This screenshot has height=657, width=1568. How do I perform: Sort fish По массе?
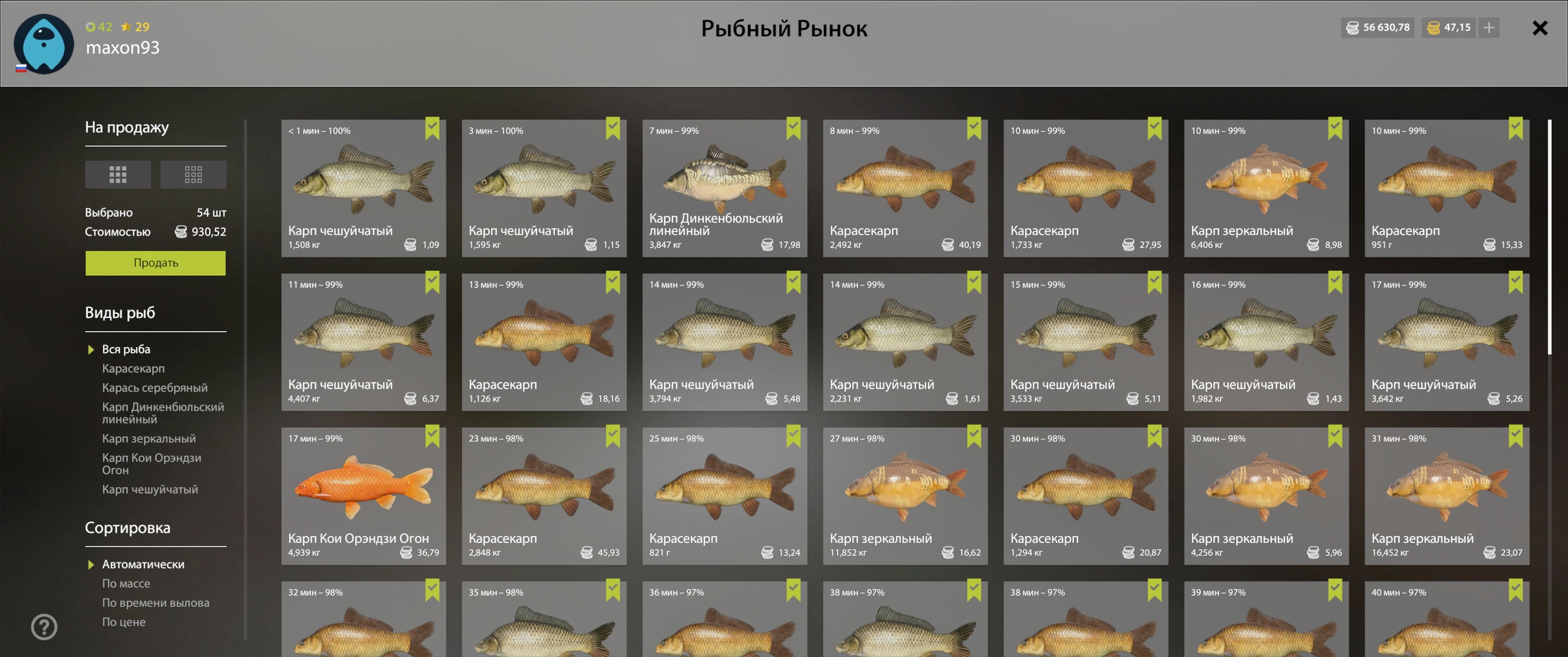[x=126, y=583]
